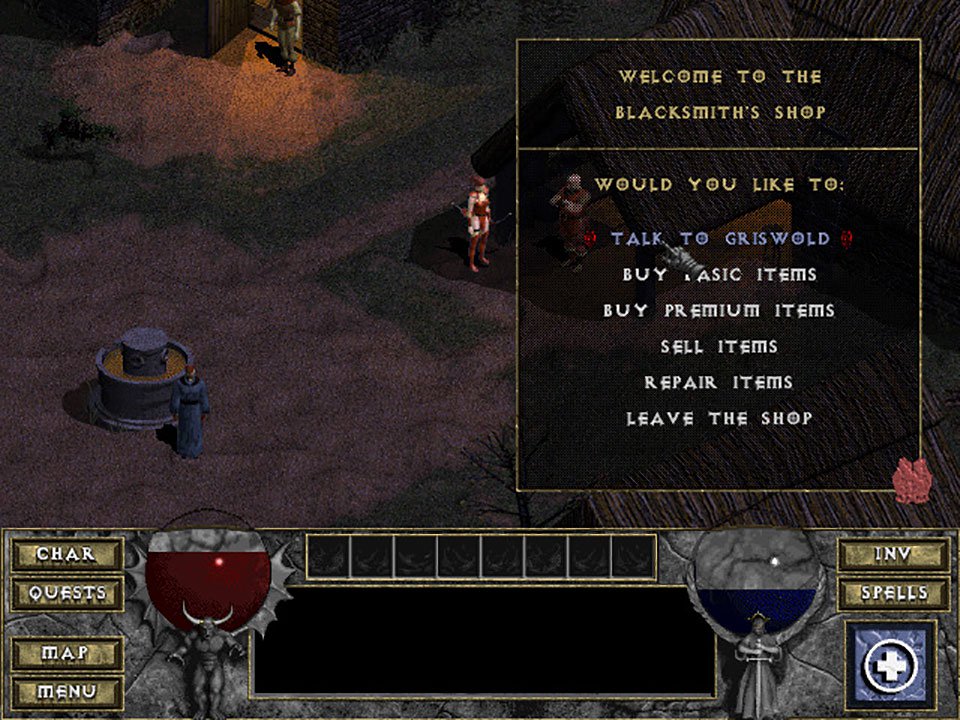Open inventory with the INV button
The height and width of the screenshot is (720, 960).
[x=893, y=554]
